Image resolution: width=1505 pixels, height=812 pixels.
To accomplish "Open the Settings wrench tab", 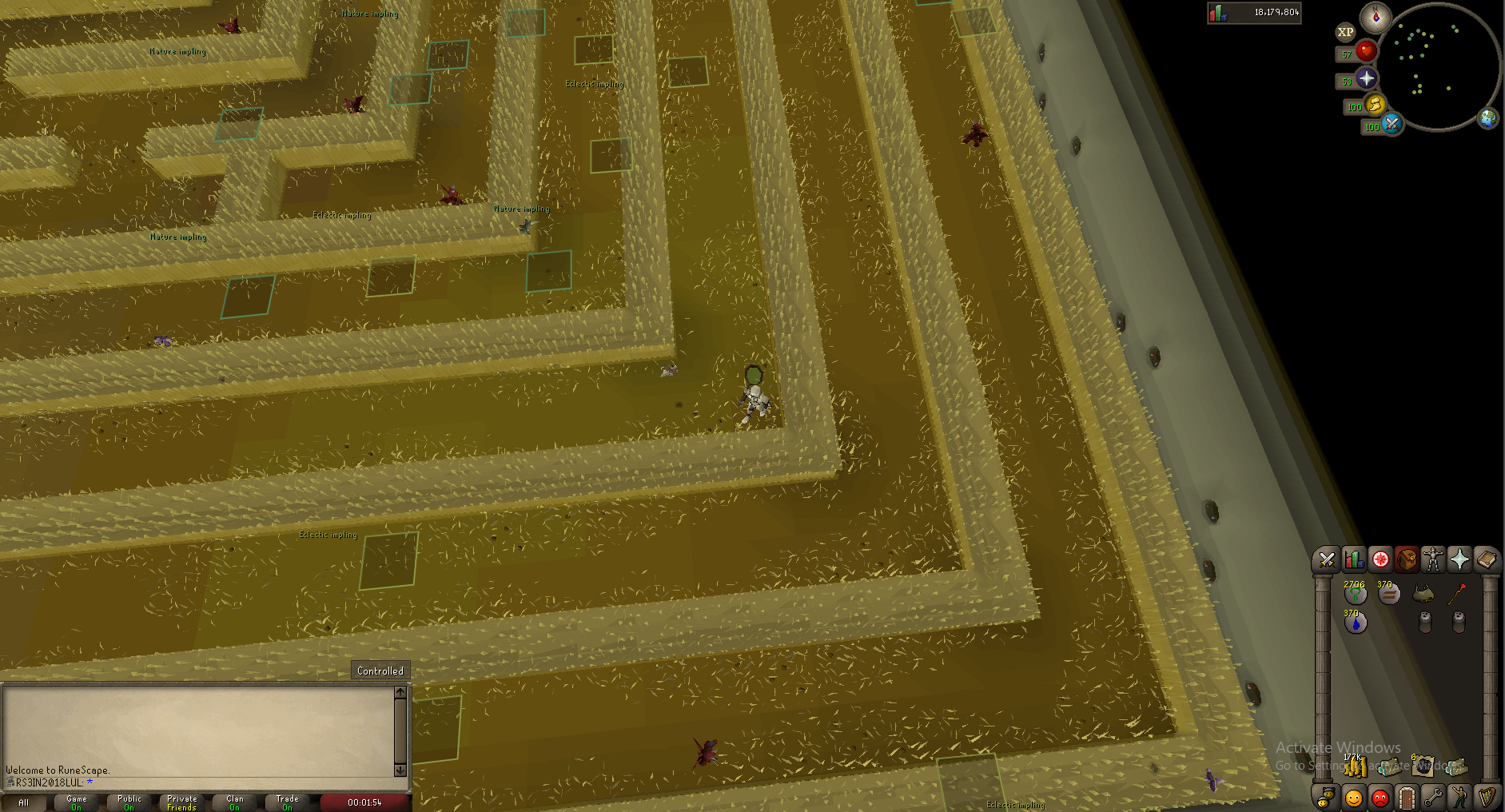I will tap(1432, 797).
